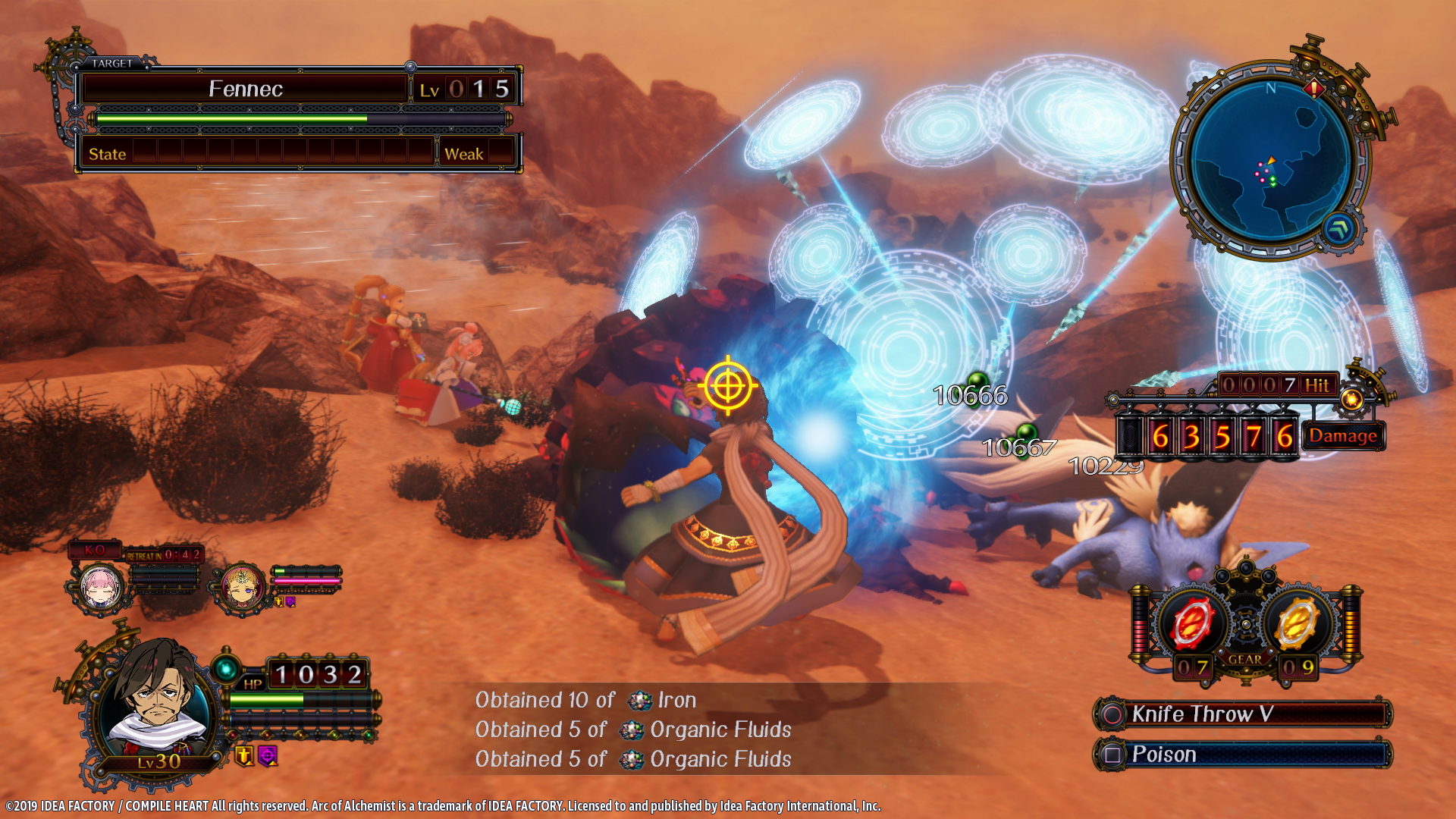This screenshot has height=819, width=1456.
Task: Toggle the purple status badge on the ally portrait
Action: (x=290, y=602)
